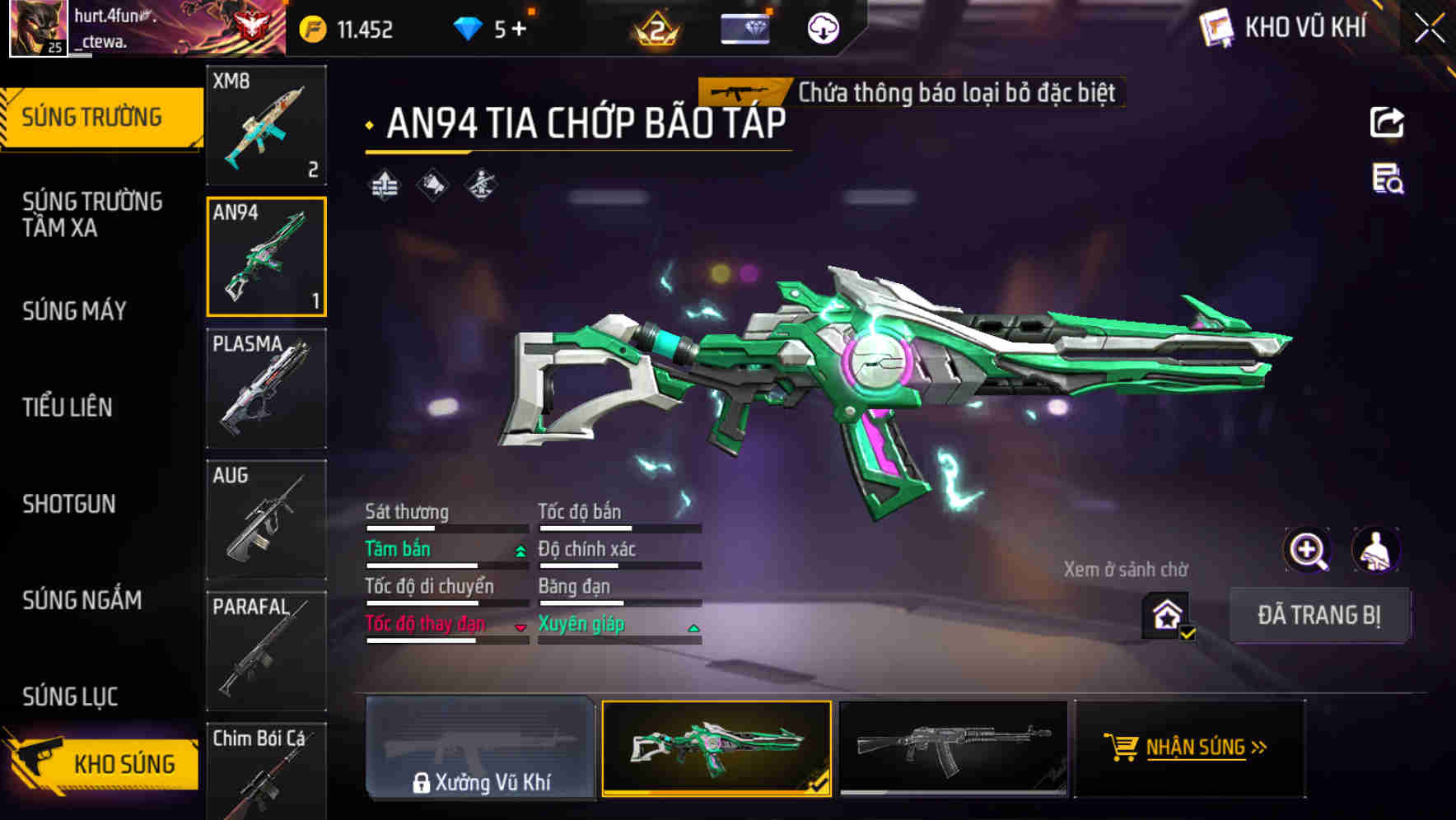This screenshot has width=1456, height=820.
Task: Click the share arrow icon
Action: (1387, 123)
